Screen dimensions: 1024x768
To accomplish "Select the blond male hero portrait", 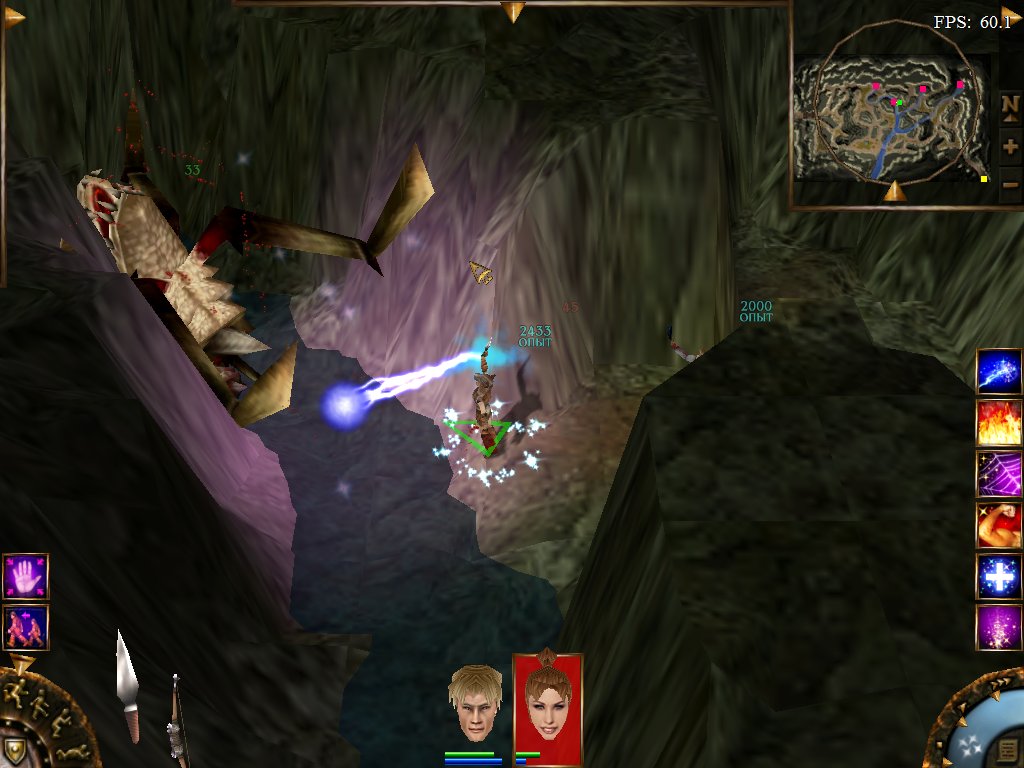I will (x=475, y=702).
